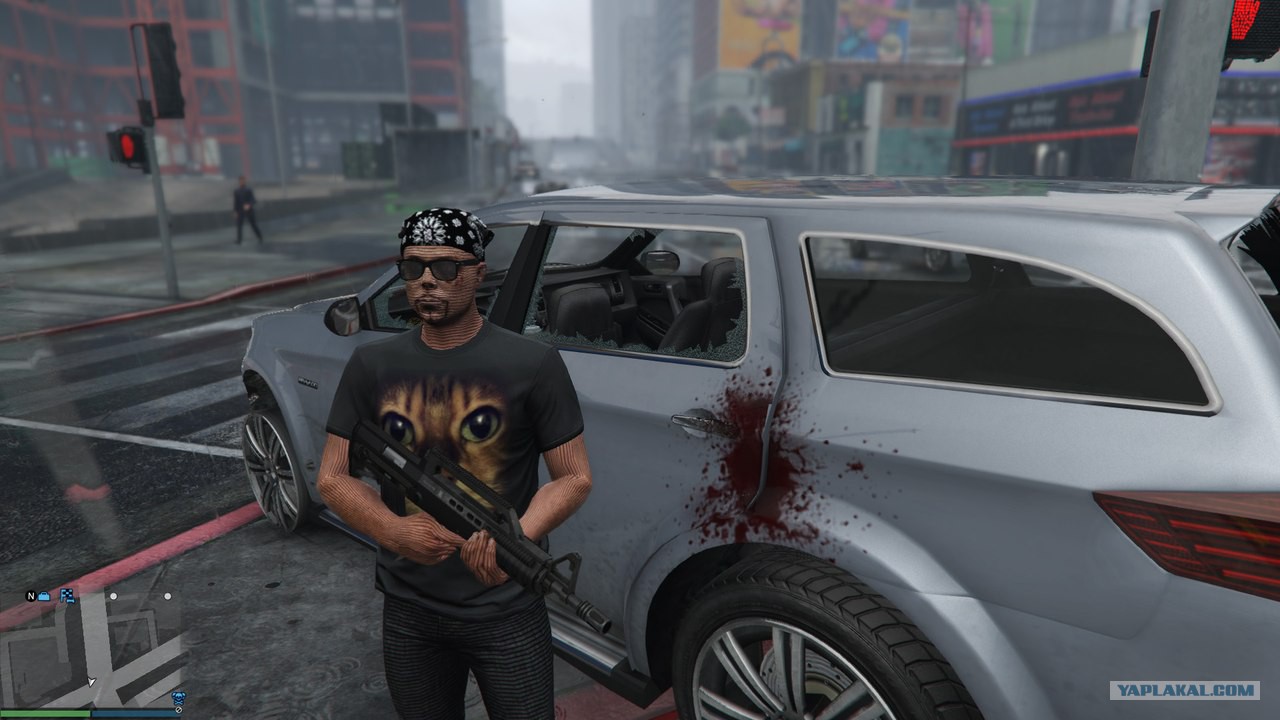Screen dimensions: 1280x720
Task: Select the blue skull blip on minimap
Action: pyautogui.click(x=179, y=697)
